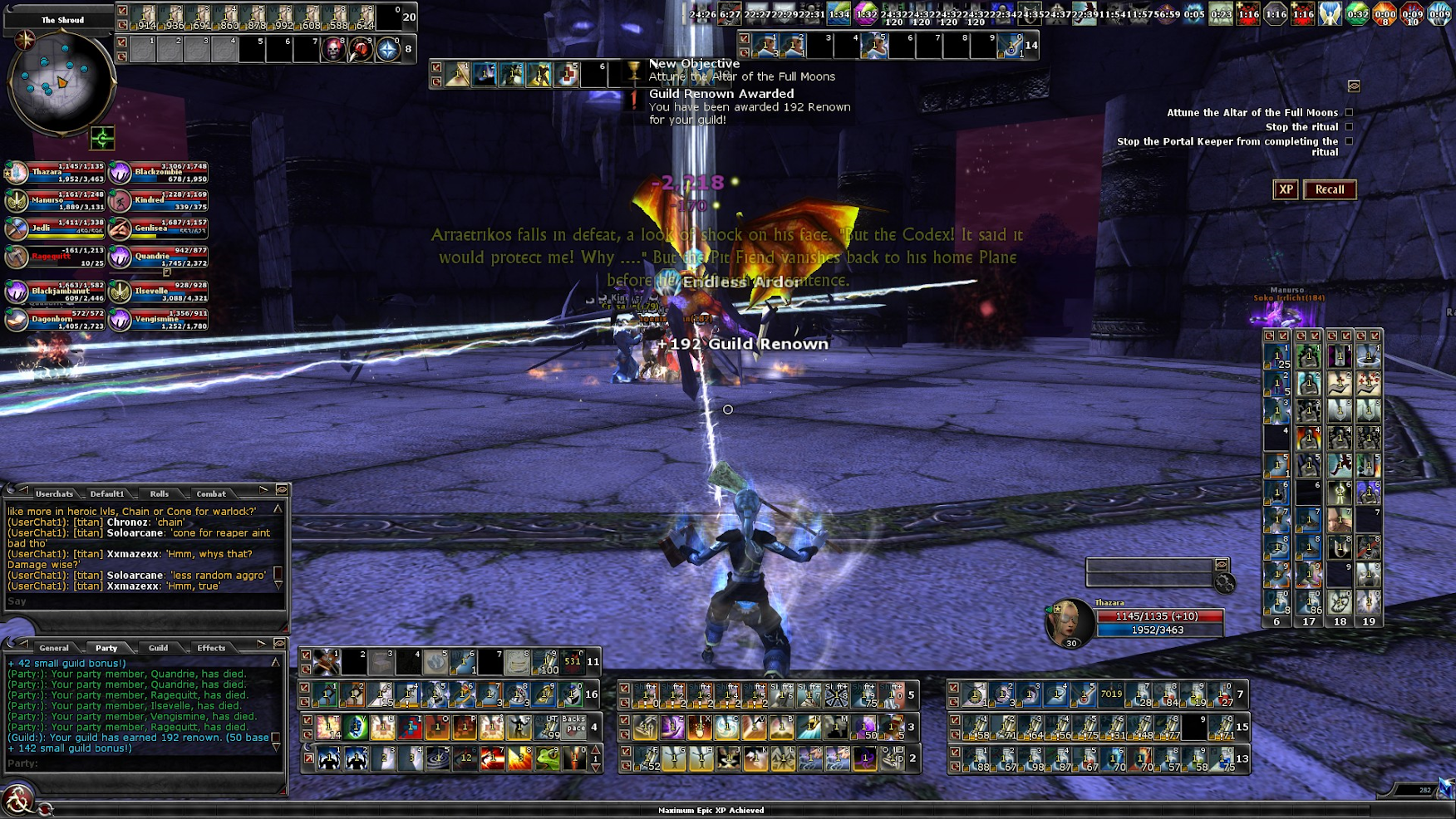Select Dagonborn's party frame
1456x819 pixels.
click(56, 320)
